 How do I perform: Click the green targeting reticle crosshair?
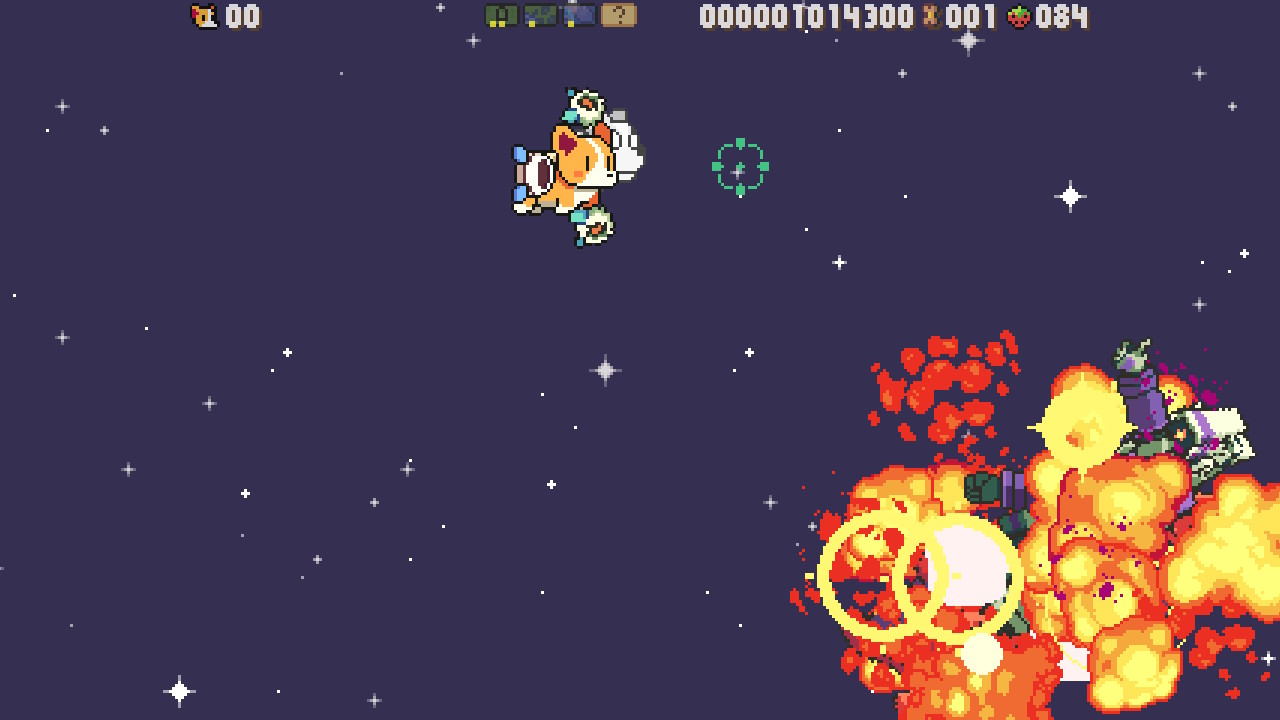[x=740, y=168]
